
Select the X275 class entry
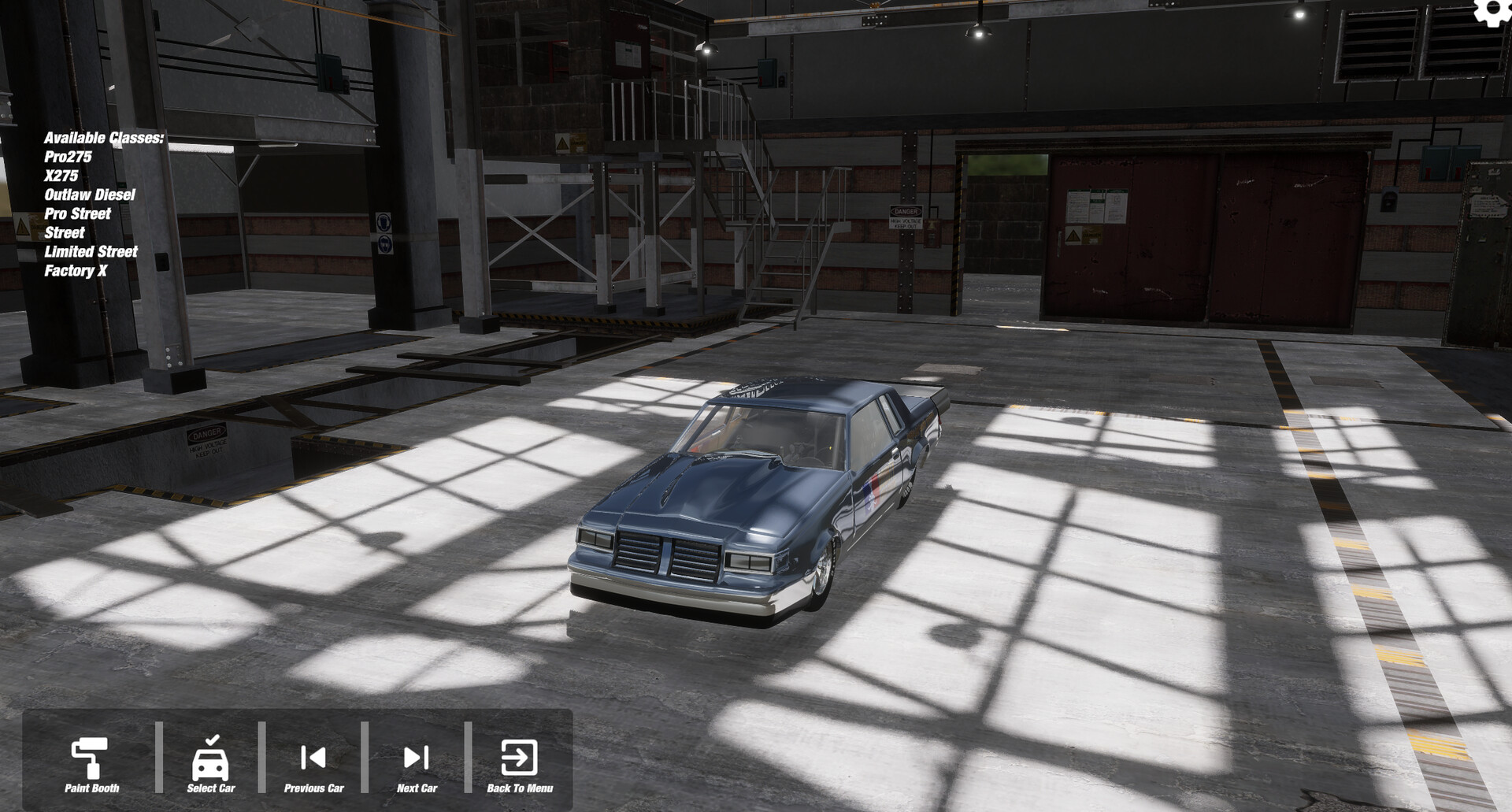[63, 176]
